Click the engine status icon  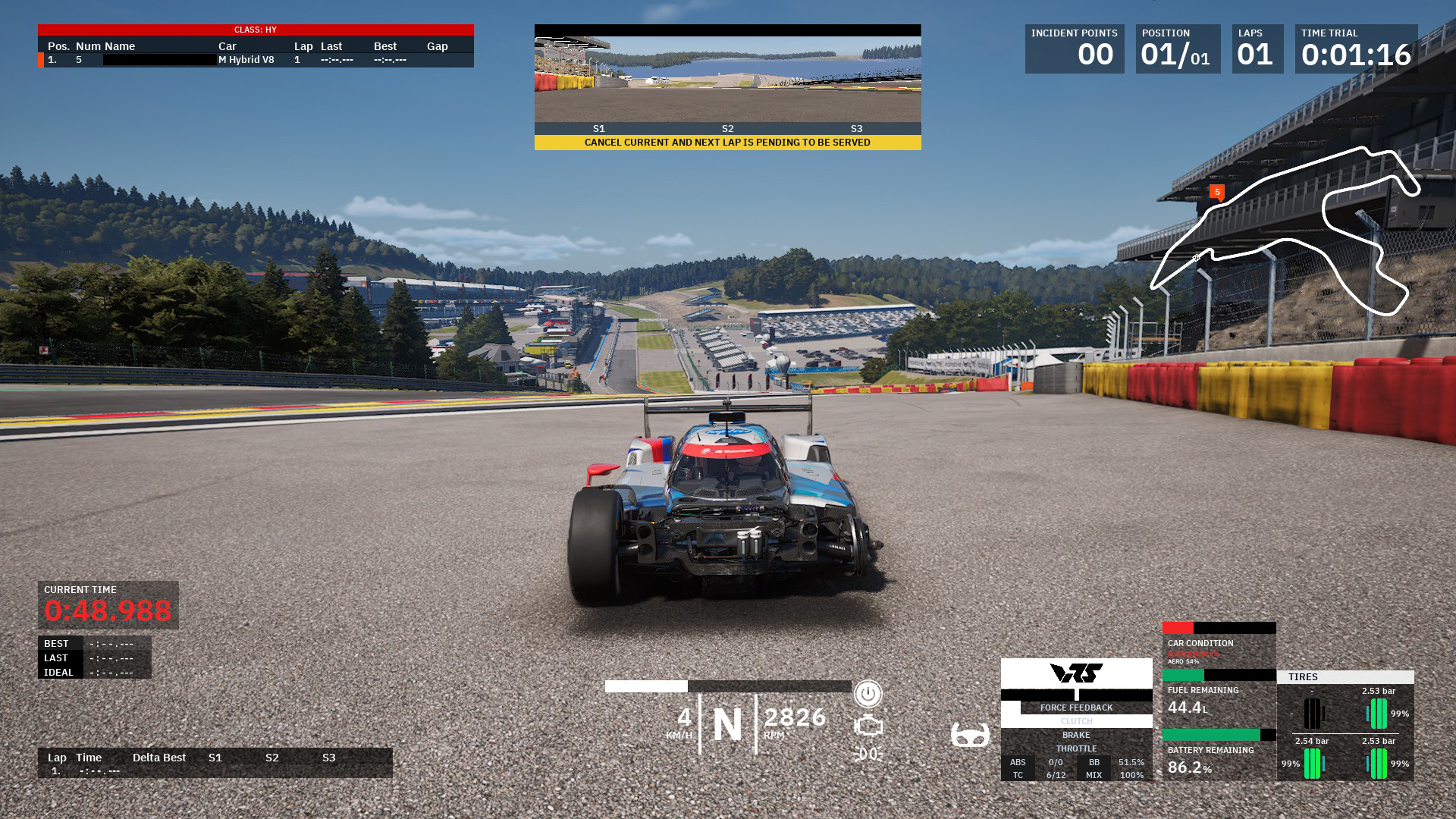tap(868, 726)
